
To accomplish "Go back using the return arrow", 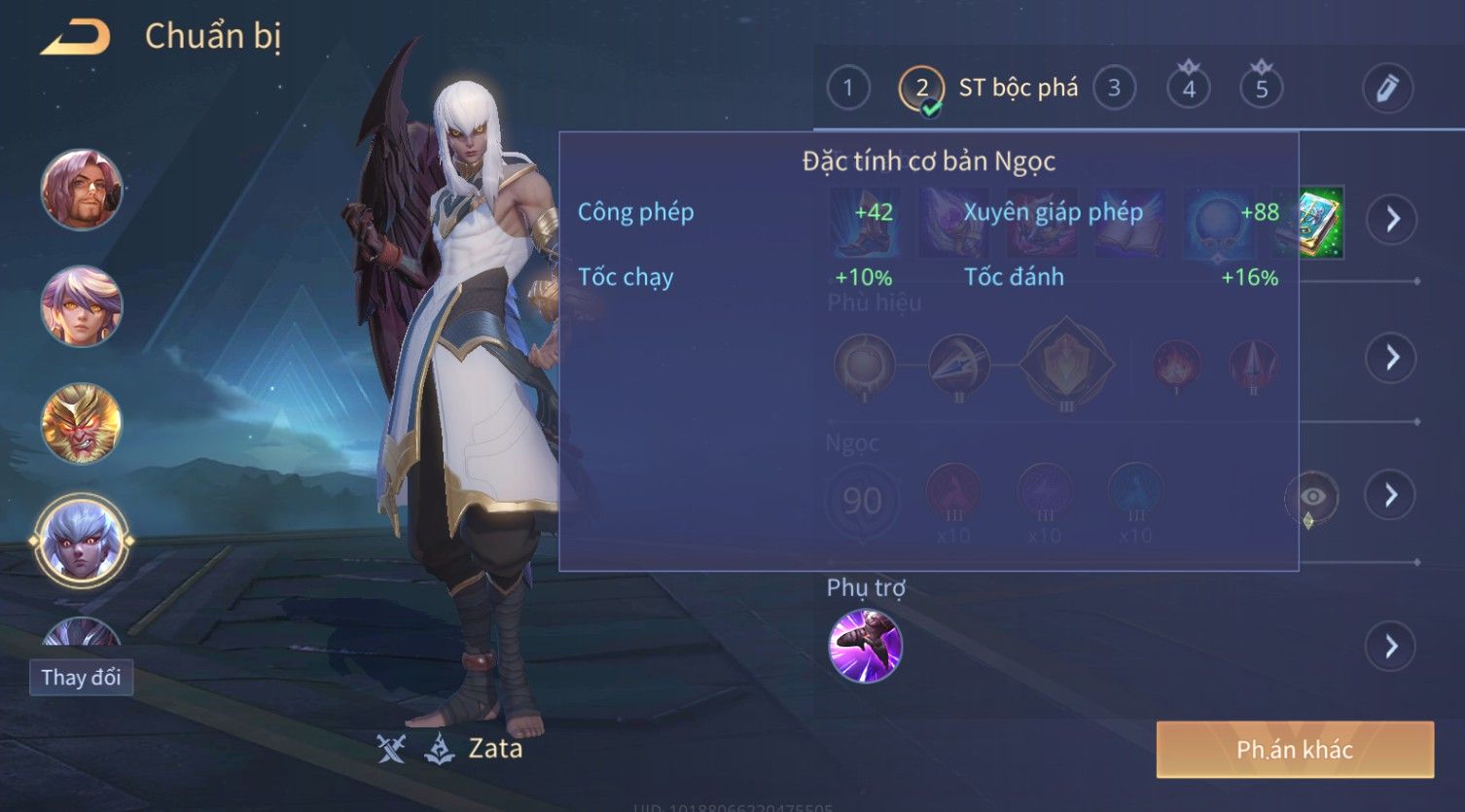I will (x=75, y=38).
